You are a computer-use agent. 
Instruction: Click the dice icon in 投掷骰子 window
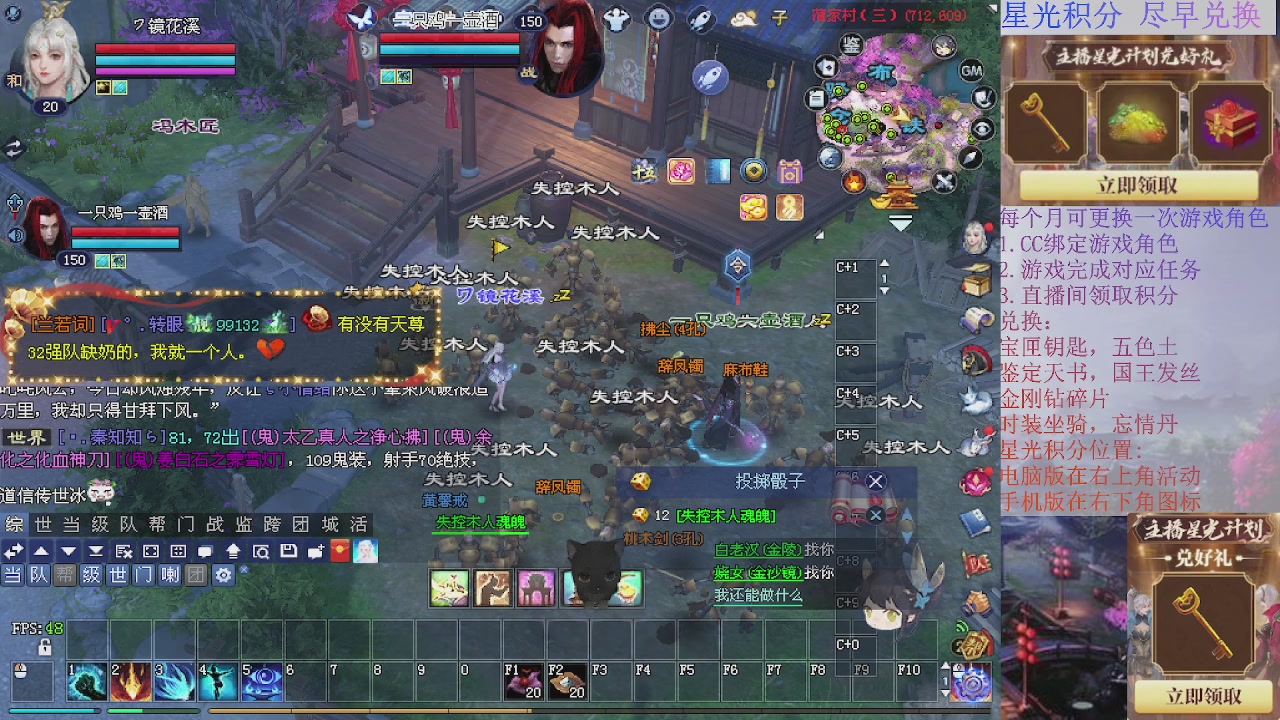(640, 482)
